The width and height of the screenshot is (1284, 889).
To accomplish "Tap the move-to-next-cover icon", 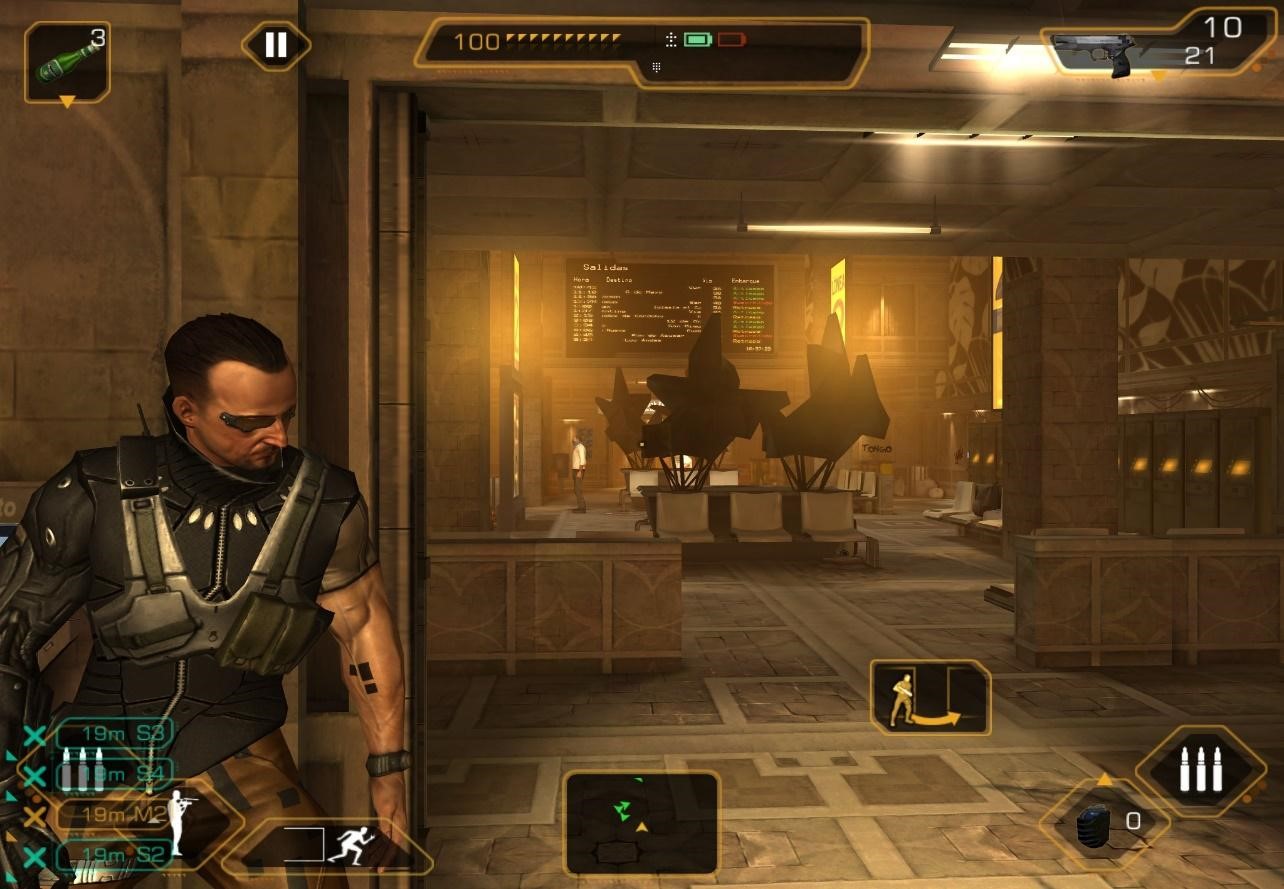I will (930, 697).
